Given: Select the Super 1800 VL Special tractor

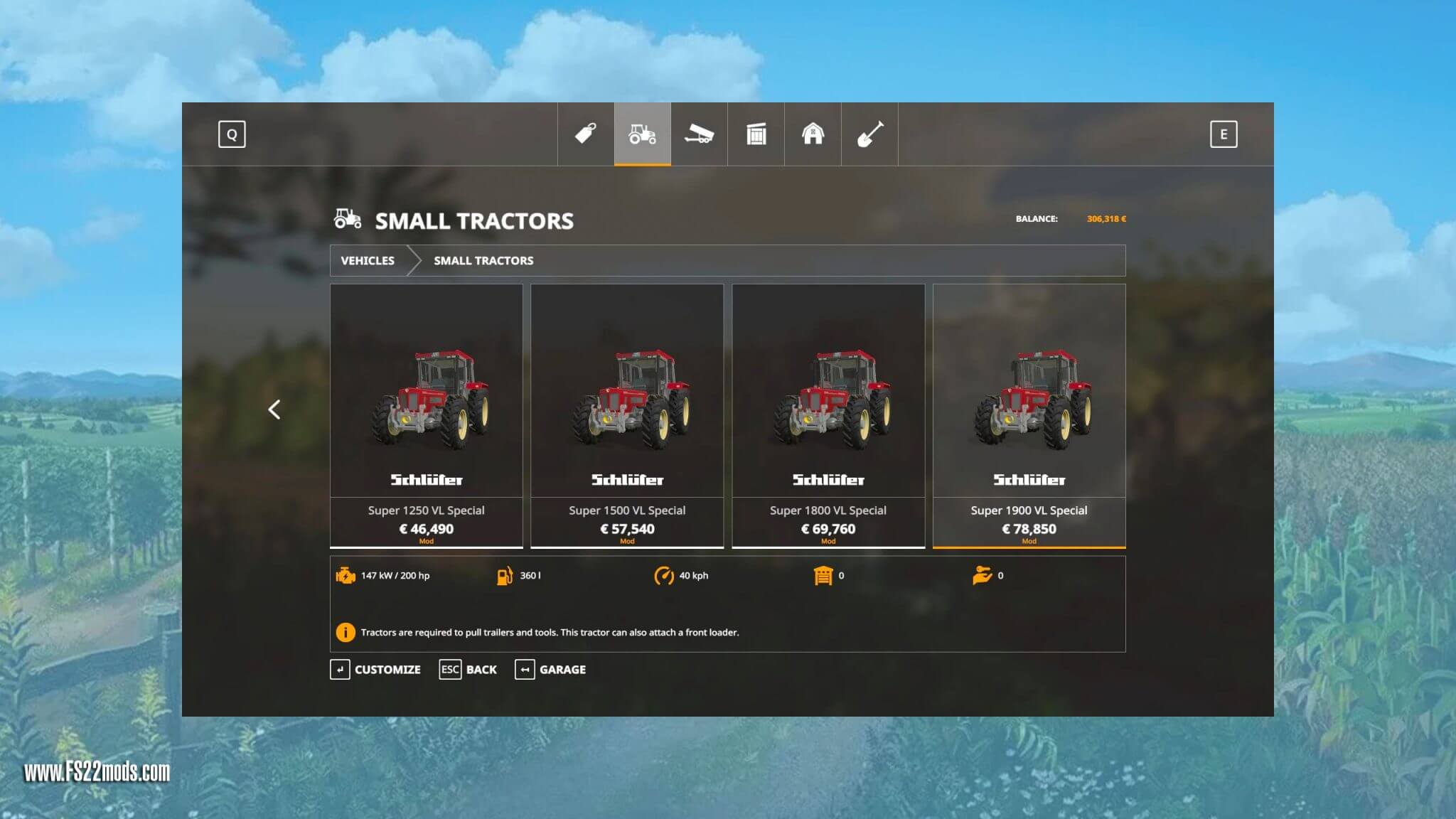Looking at the screenshot, I should tap(828, 412).
